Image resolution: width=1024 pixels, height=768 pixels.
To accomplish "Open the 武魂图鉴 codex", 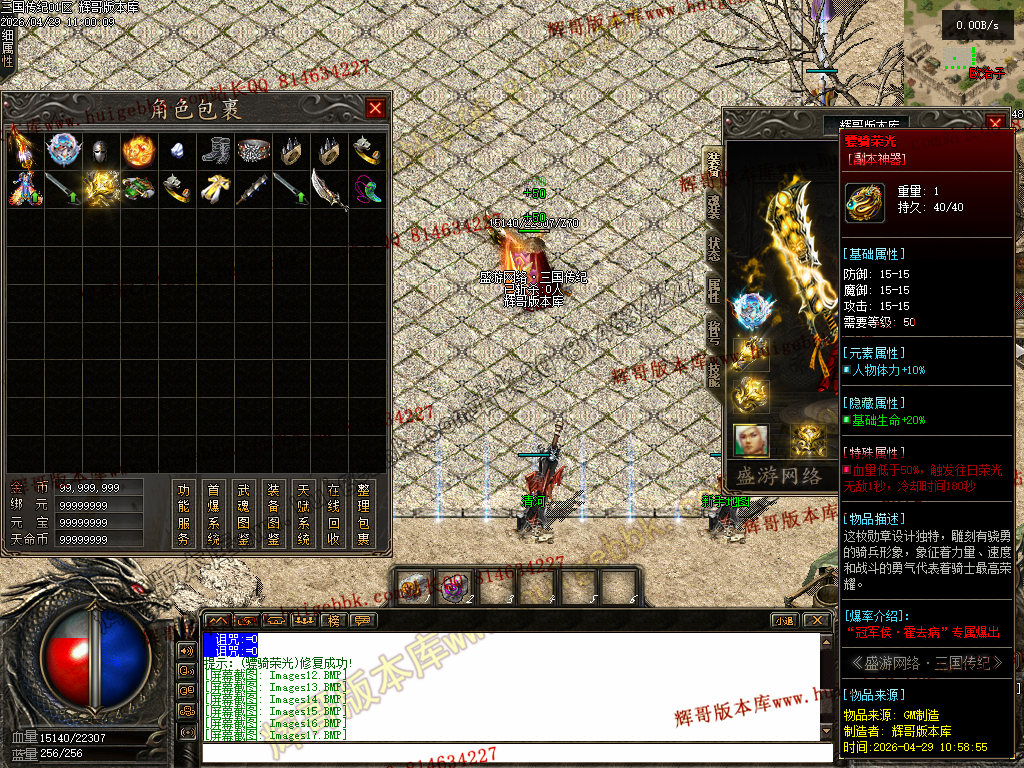I will 243,514.
